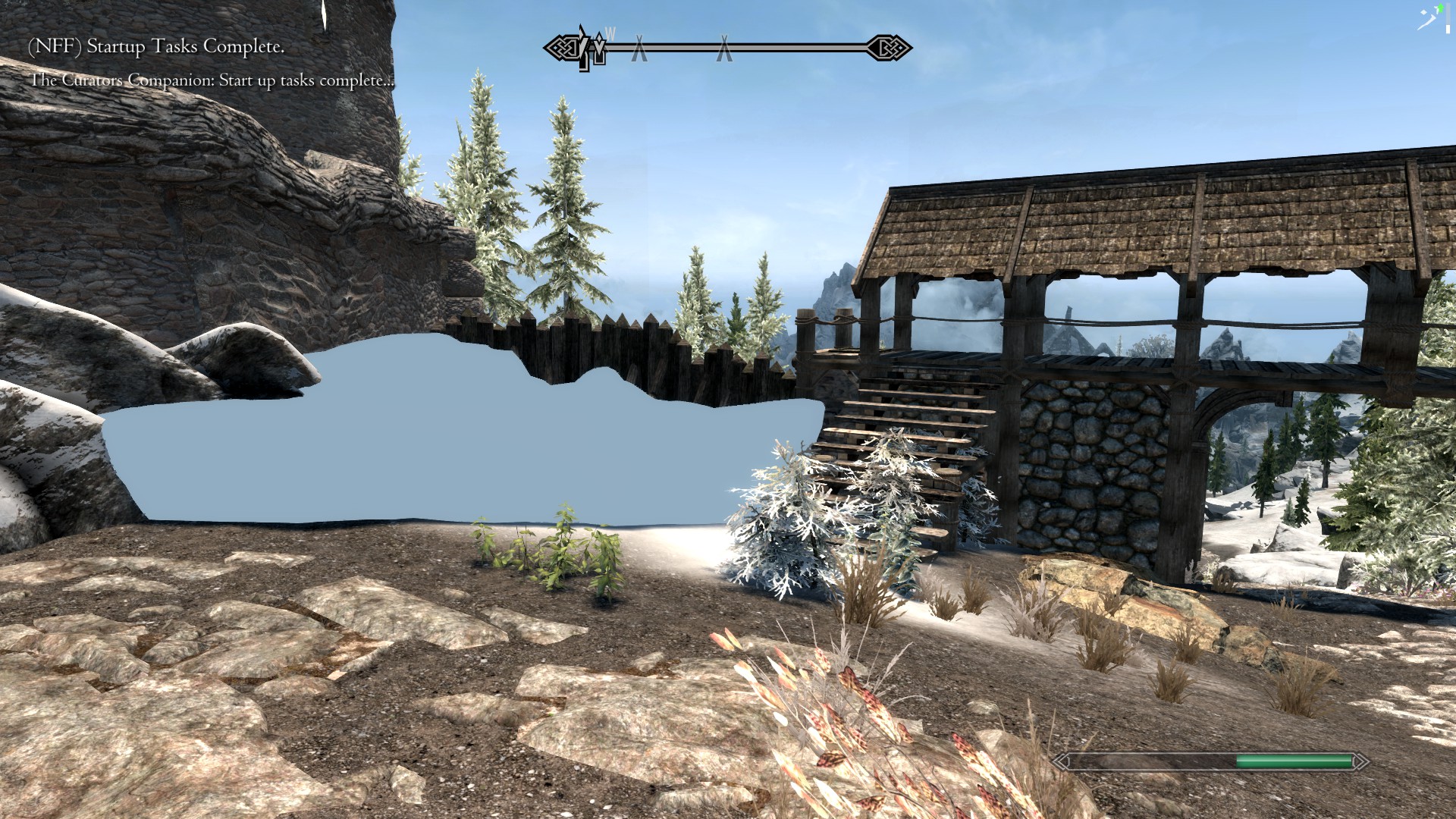The height and width of the screenshot is (819, 1456).
Task: Click the left knotwork end of the compass bar
Action: (x=564, y=47)
